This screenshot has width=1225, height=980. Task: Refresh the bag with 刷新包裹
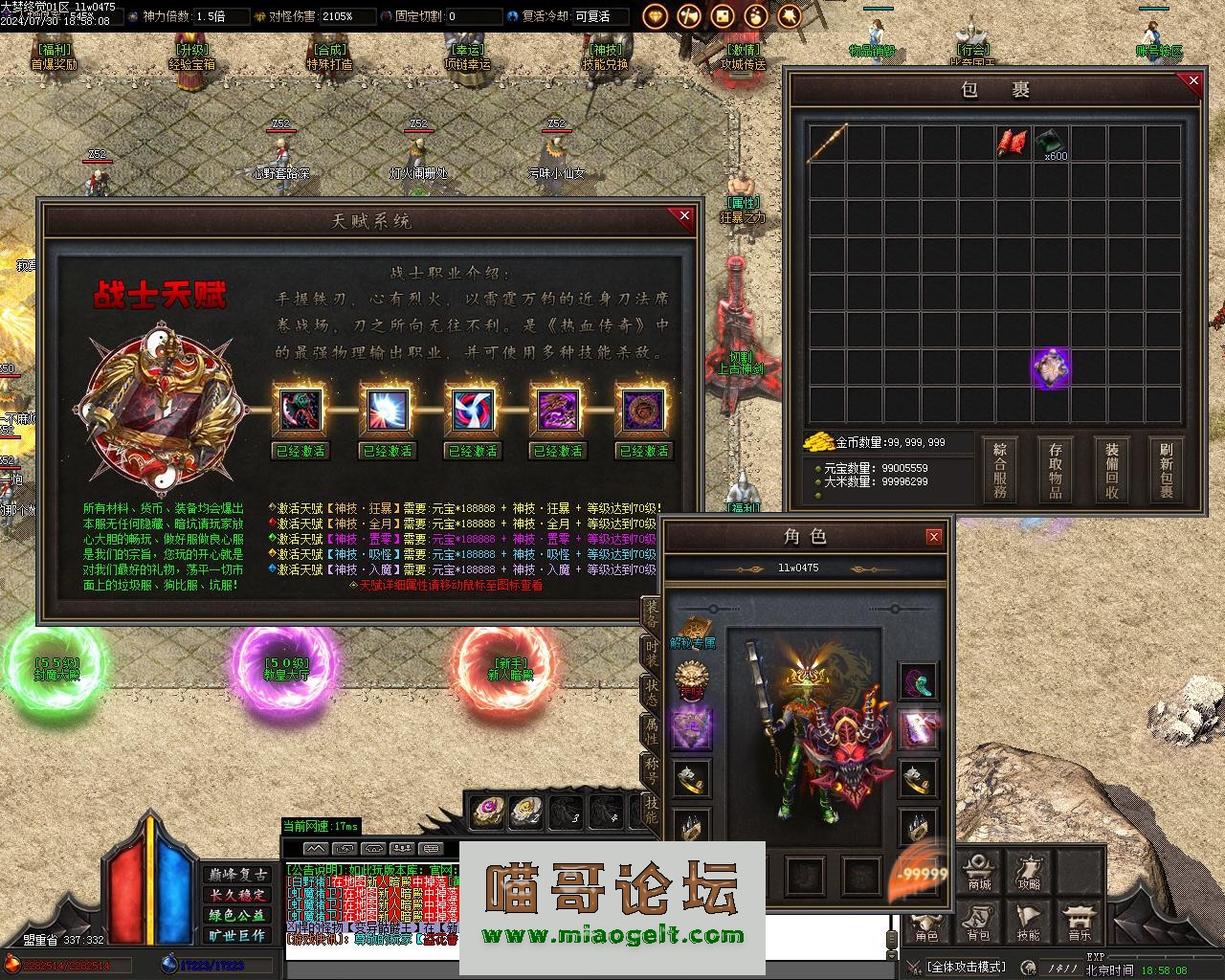[x=1167, y=470]
